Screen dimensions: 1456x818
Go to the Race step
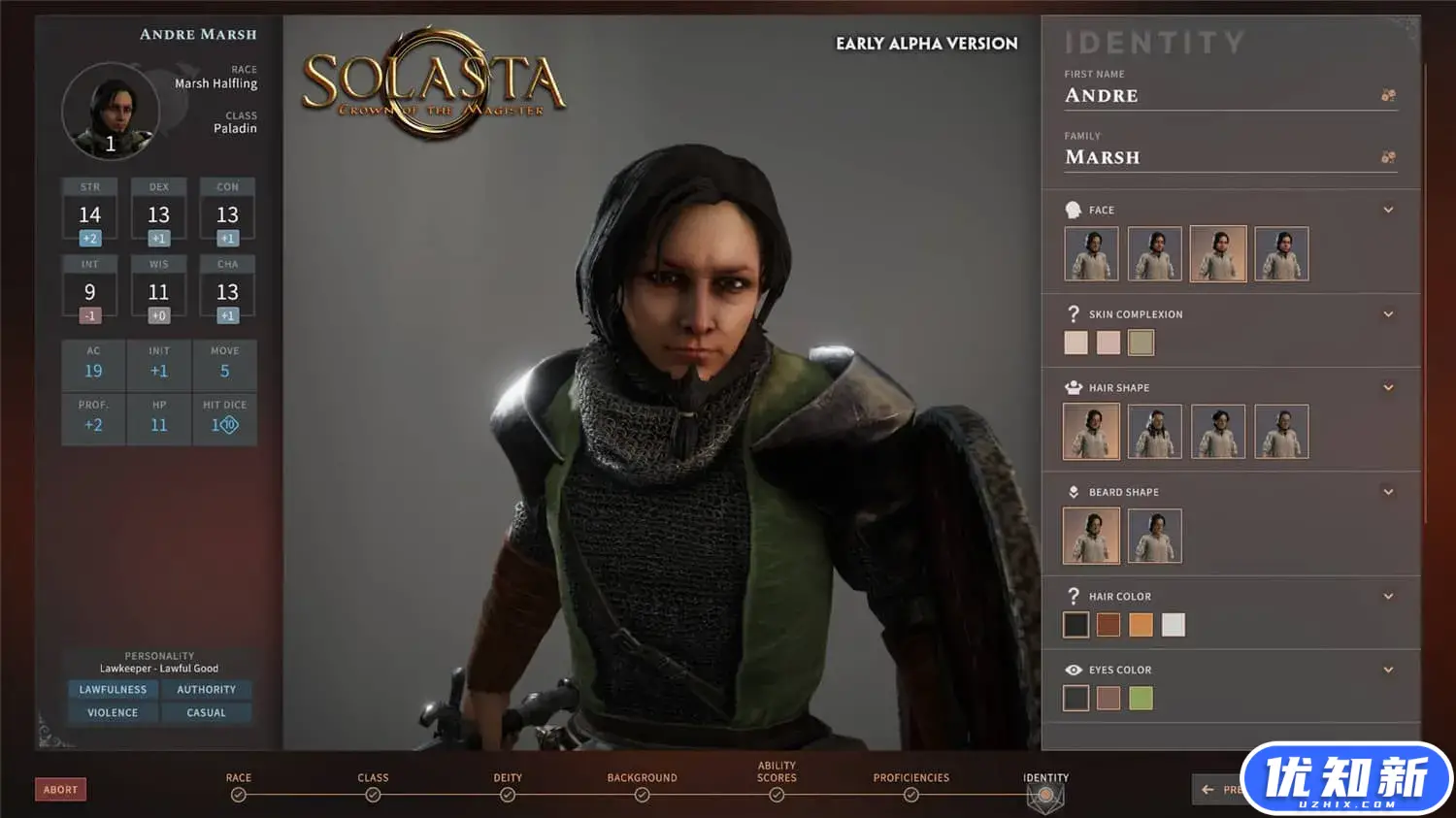[239, 795]
